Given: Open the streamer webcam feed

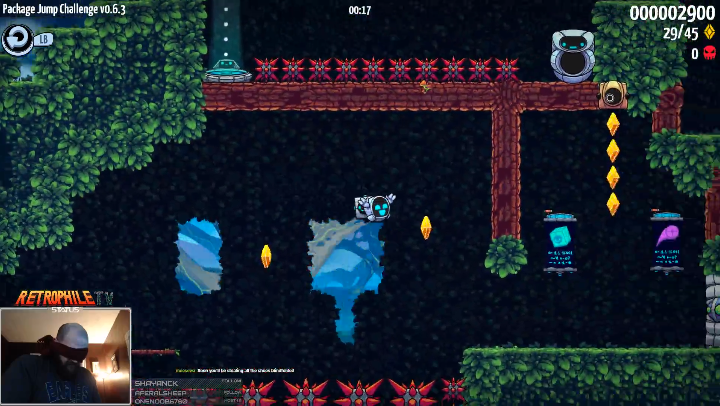Looking at the screenshot, I should 66,355.
